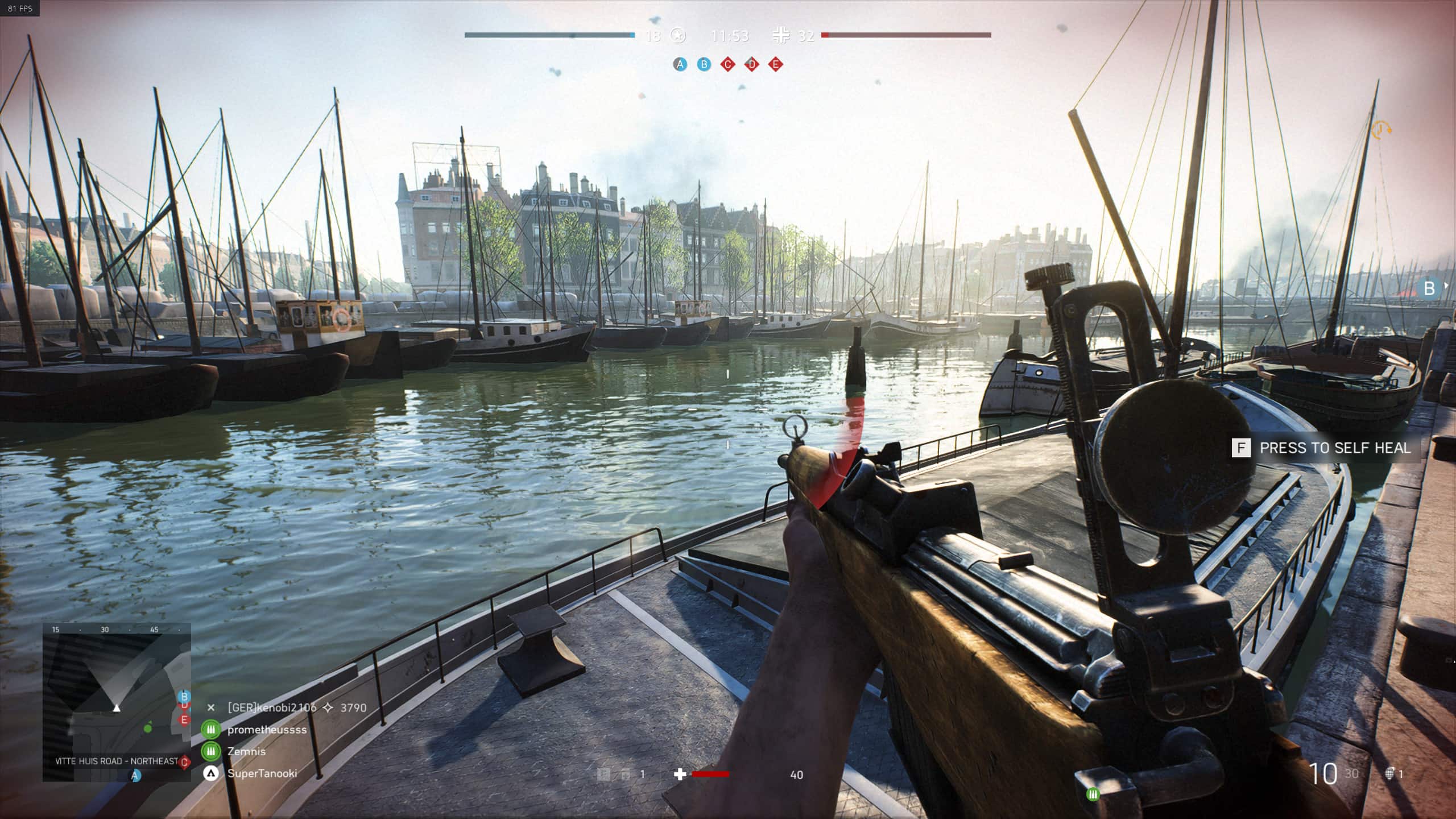Select the grenade icon beside the ammo count
This screenshot has width=1456, height=819.
click(x=1390, y=773)
